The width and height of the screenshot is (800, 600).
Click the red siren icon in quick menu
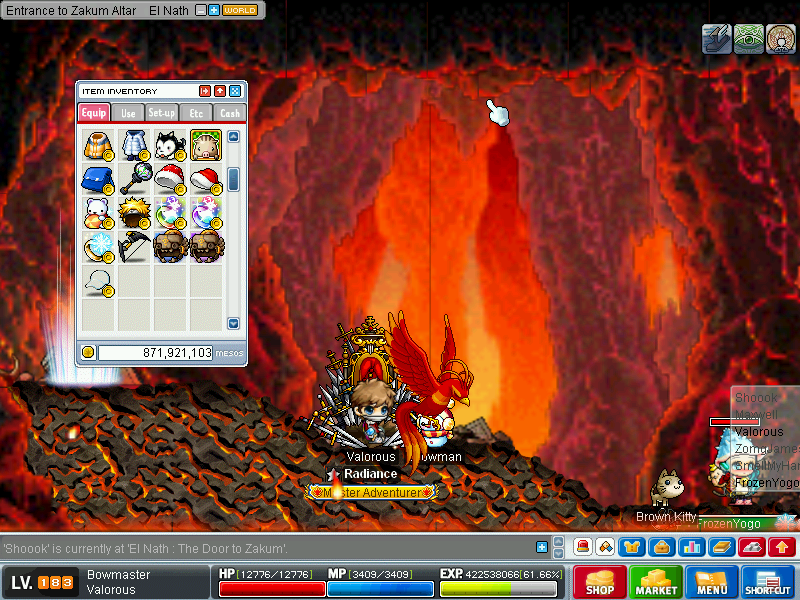coord(583,547)
